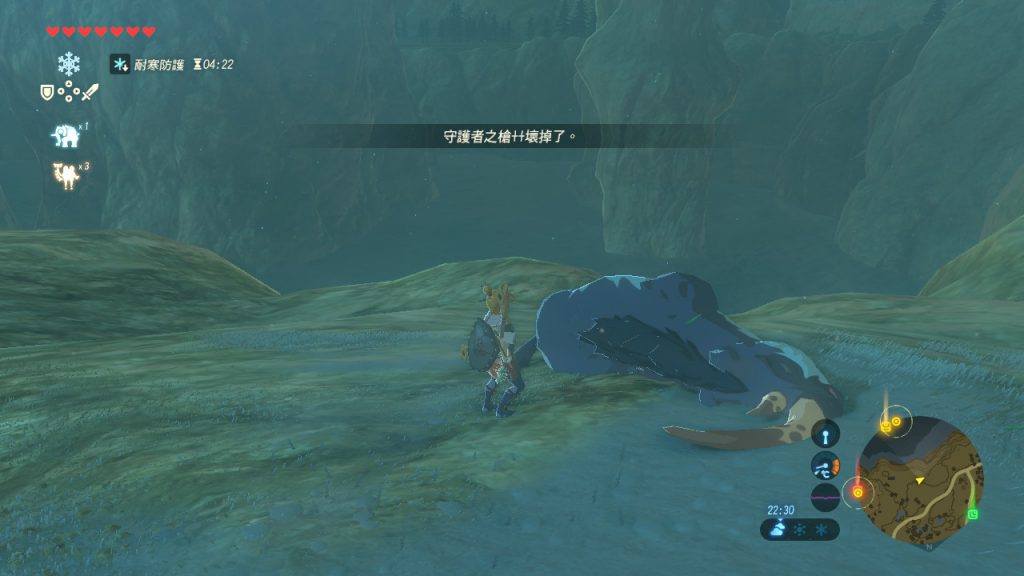Screen dimensions: 1024x576
Task: Activate the elephant champion ability icon
Action: 66,135
